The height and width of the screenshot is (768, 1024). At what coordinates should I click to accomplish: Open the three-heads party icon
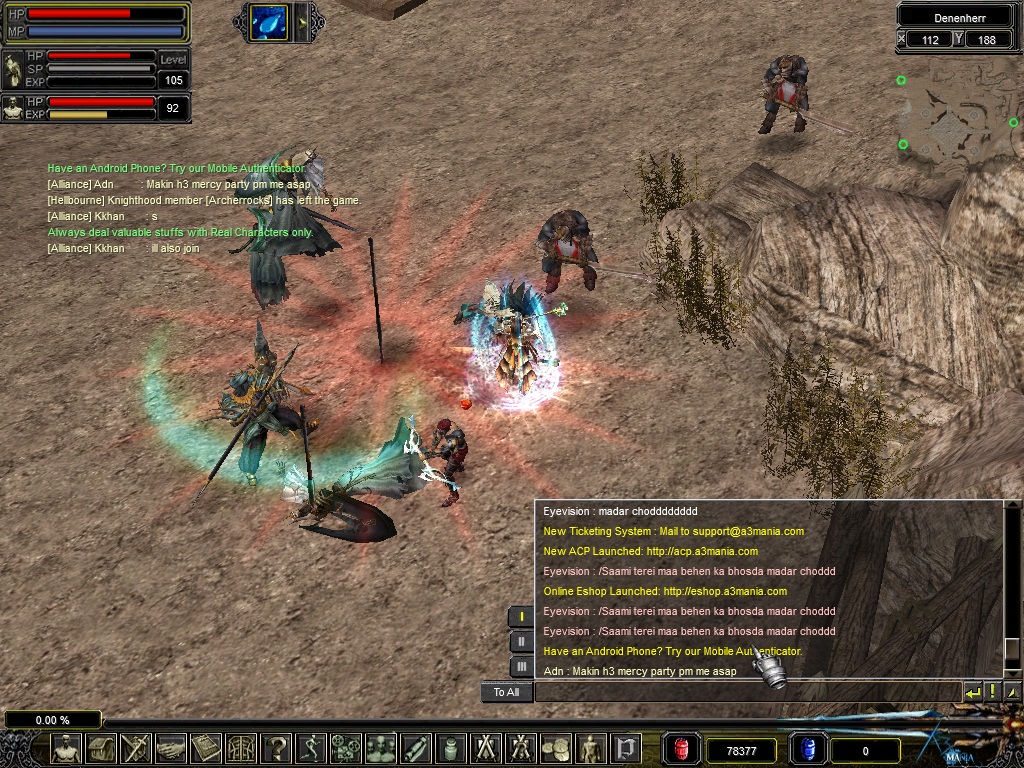[x=381, y=748]
